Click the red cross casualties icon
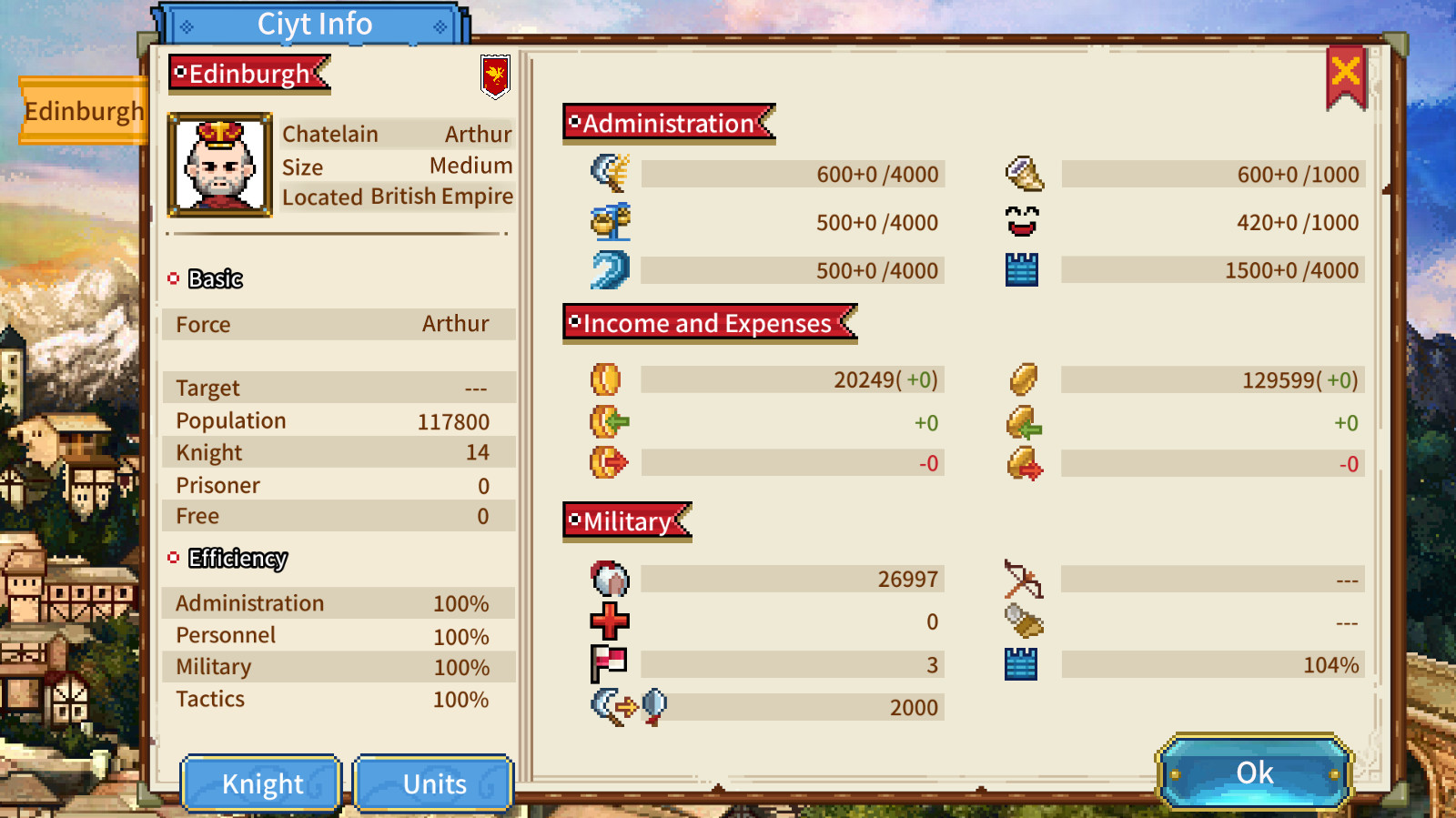1456x818 pixels. [x=608, y=621]
